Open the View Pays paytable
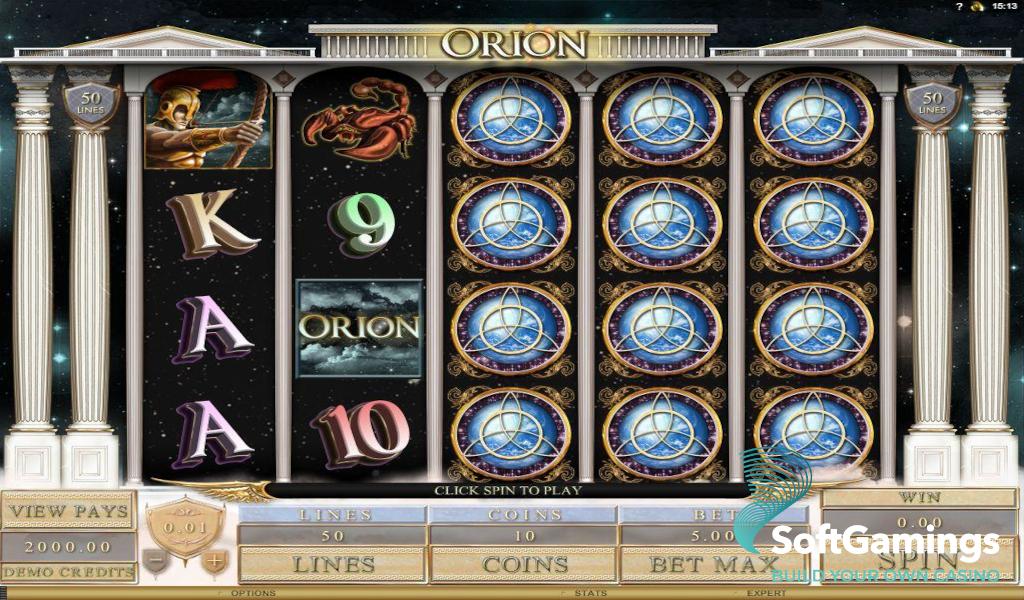Viewport: 1024px width, 600px height. click(x=68, y=511)
